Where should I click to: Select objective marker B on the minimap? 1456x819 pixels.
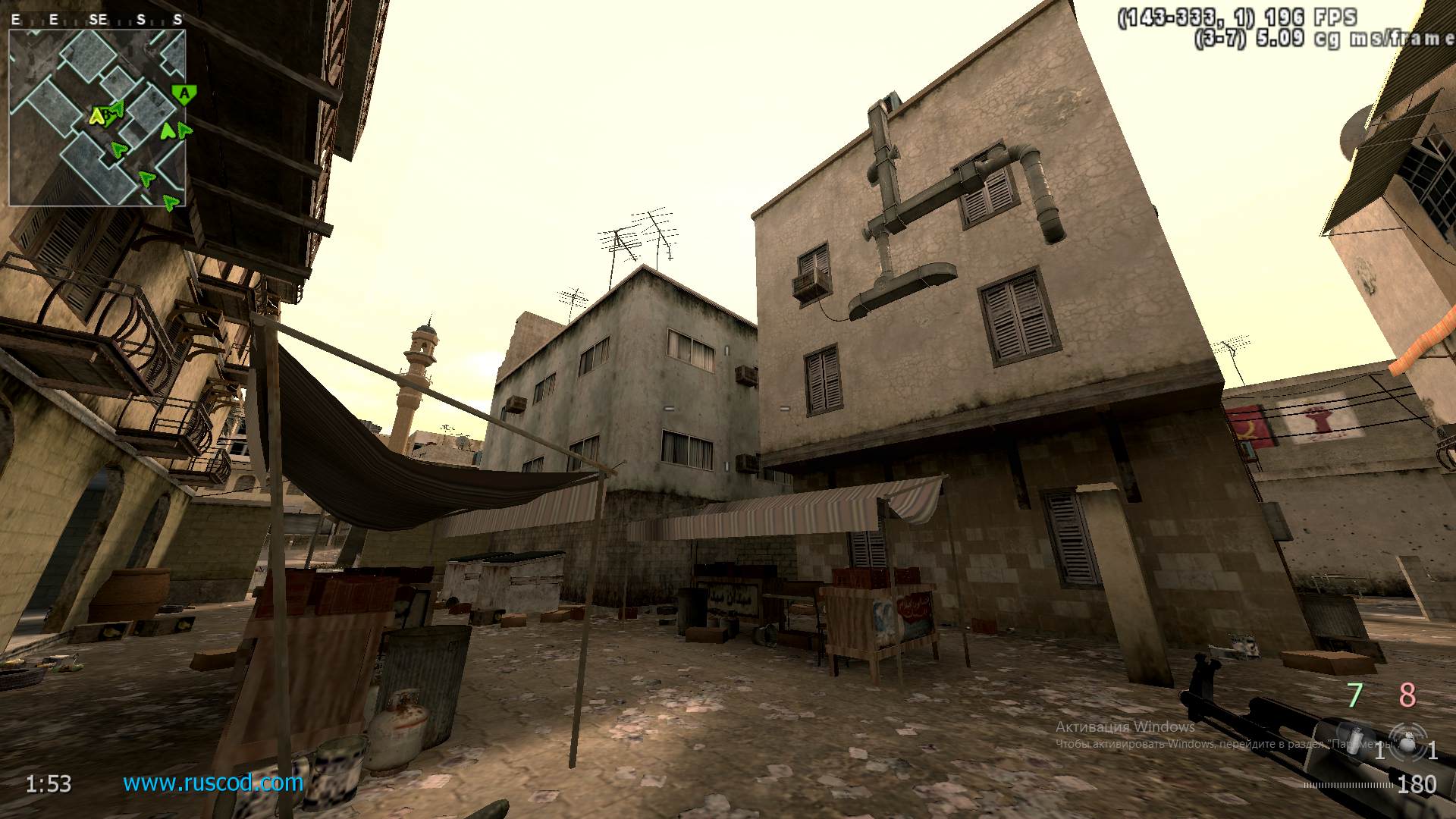(107, 115)
